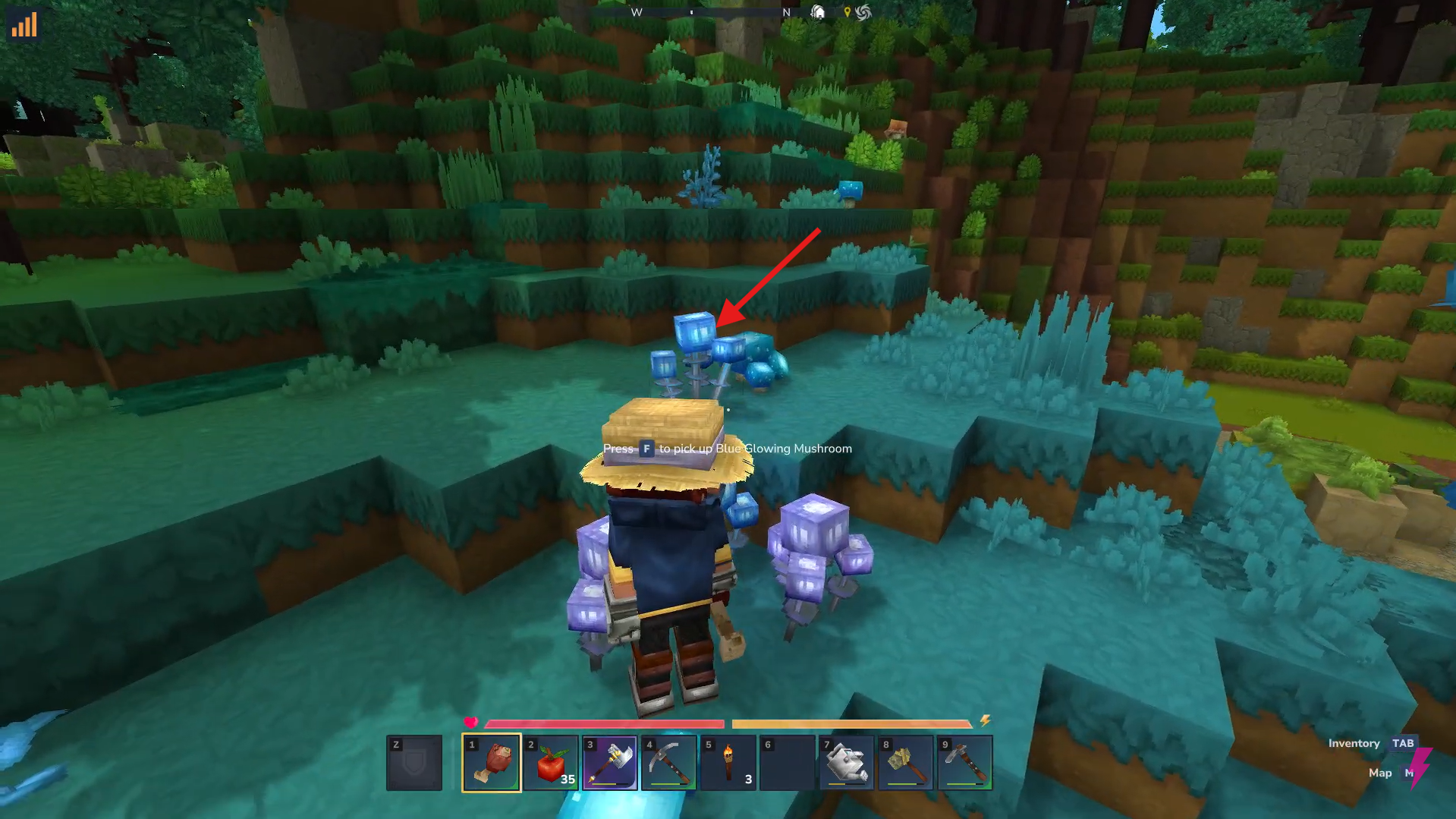Click the pink bolt icon bottom right
Screen dimensions: 1456x819
click(x=1420, y=765)
